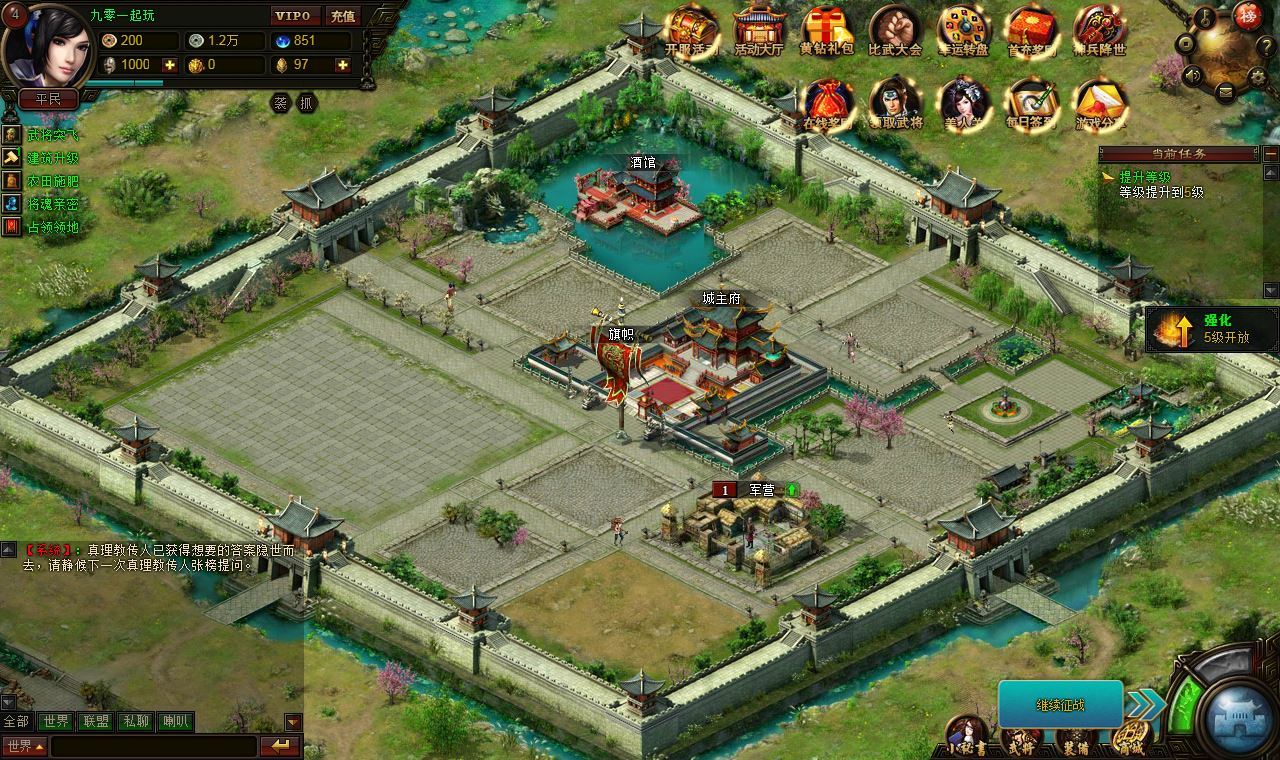This screenshot has width=1280, height=760.
Task: Open the 商城 shop
Action: click(1129, 738)
